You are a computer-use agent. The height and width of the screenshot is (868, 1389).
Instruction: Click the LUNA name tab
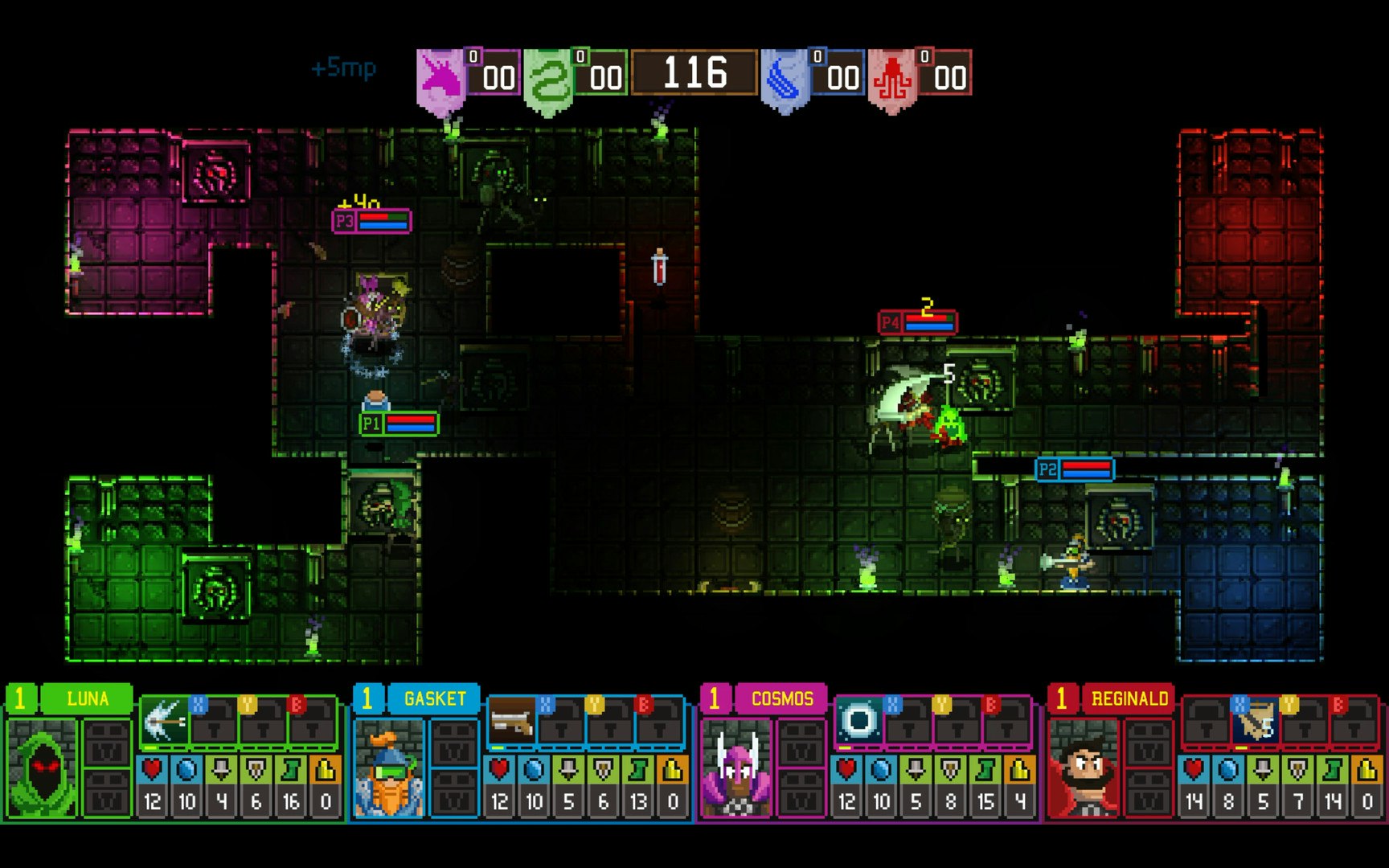[x=86, y=698]
